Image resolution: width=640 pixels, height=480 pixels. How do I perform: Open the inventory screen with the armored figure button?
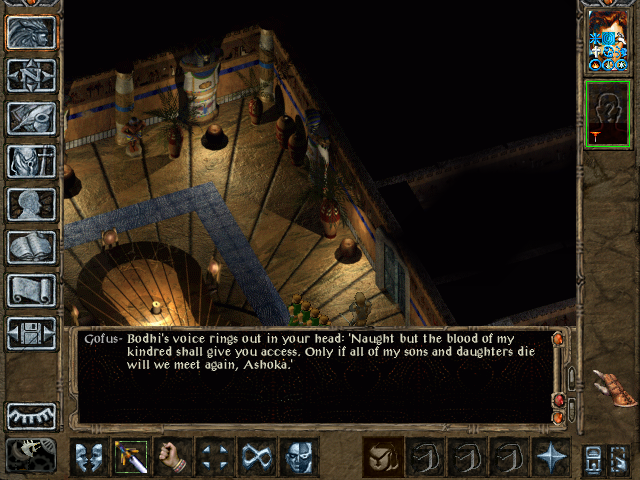point(31,161)
